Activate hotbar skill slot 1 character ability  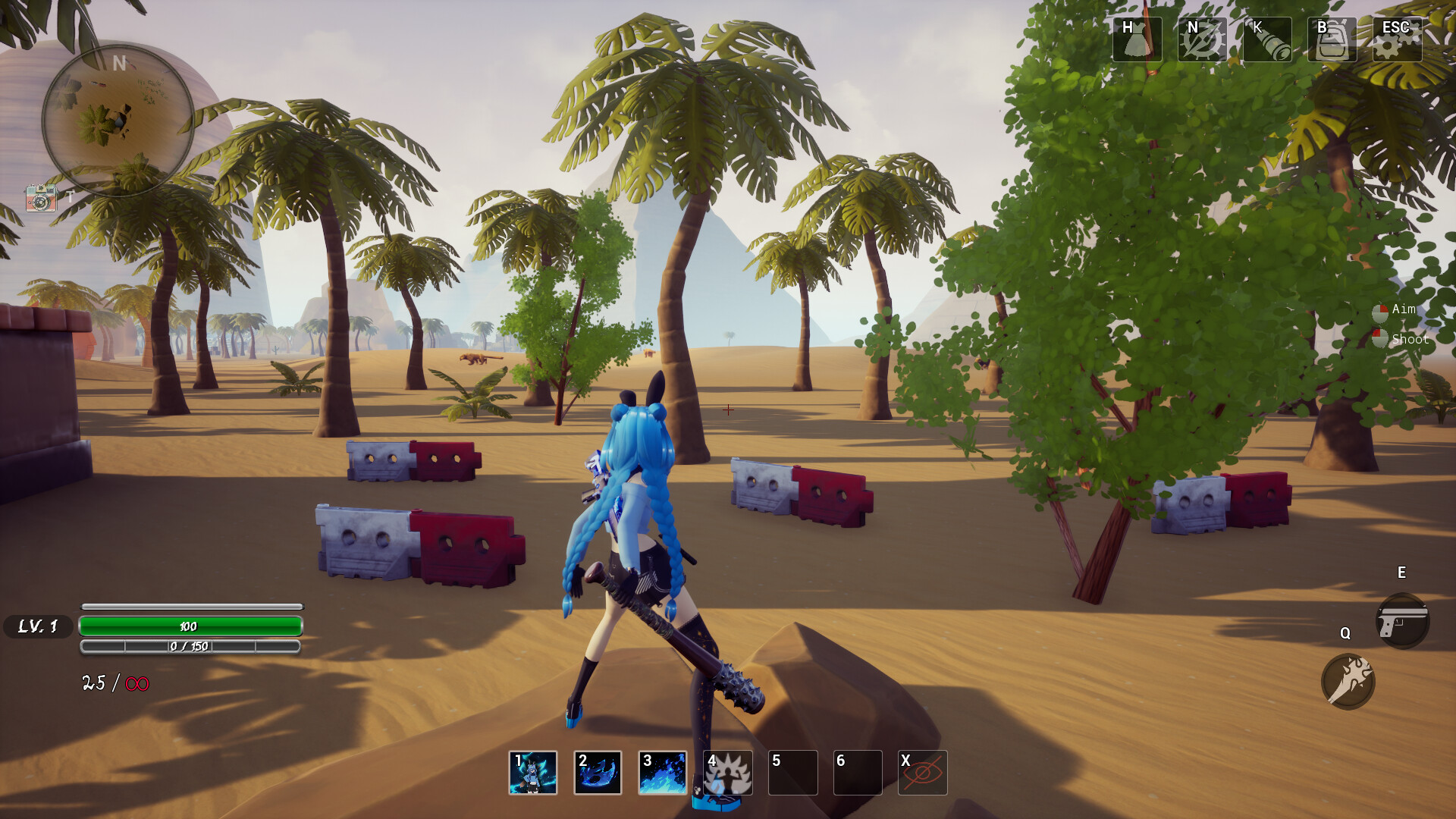coord(532,772)
